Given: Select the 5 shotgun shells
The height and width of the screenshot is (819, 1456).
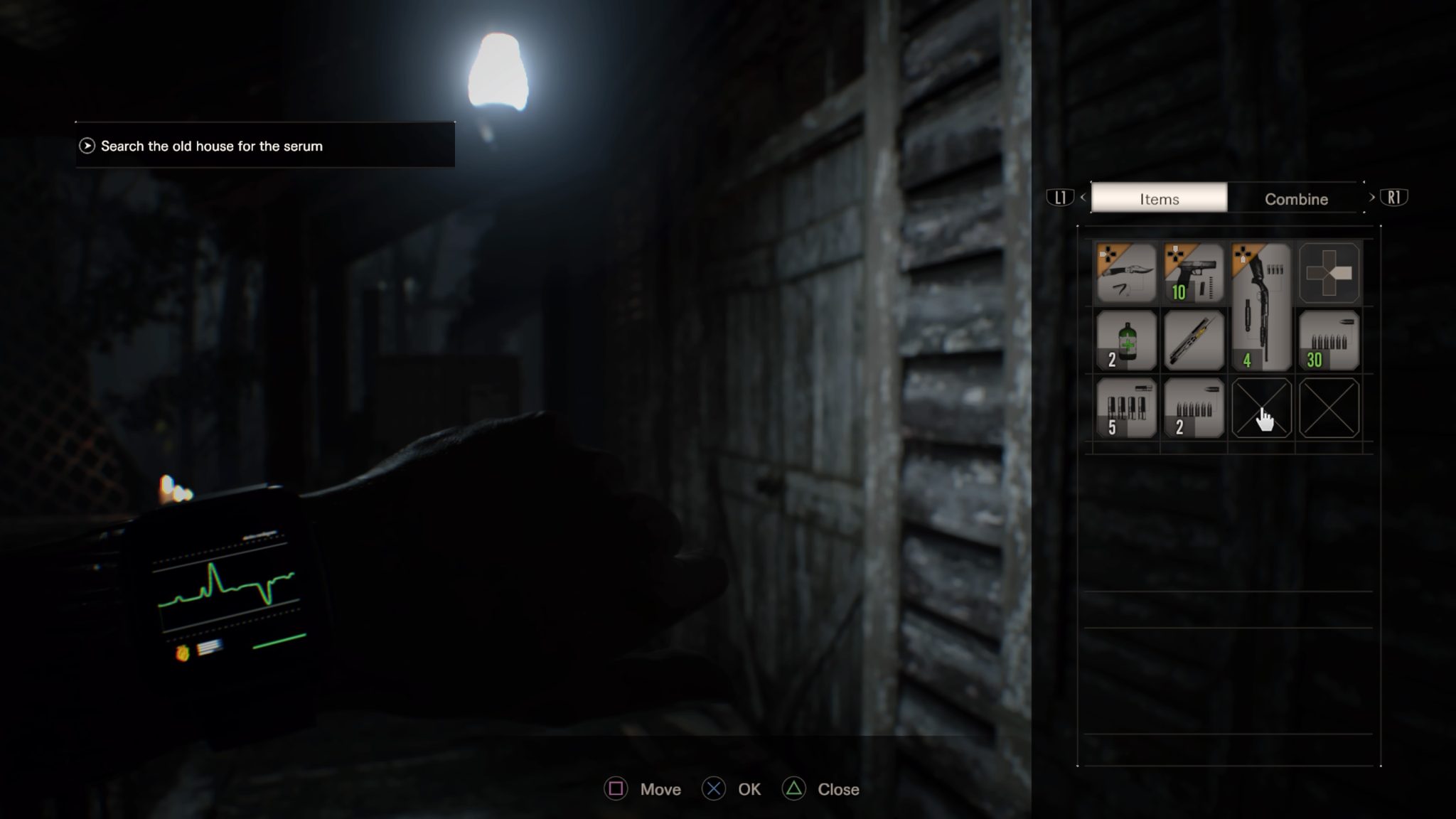Looking at the screenshot, I should pyautogui.click(x=1125, y=409).
